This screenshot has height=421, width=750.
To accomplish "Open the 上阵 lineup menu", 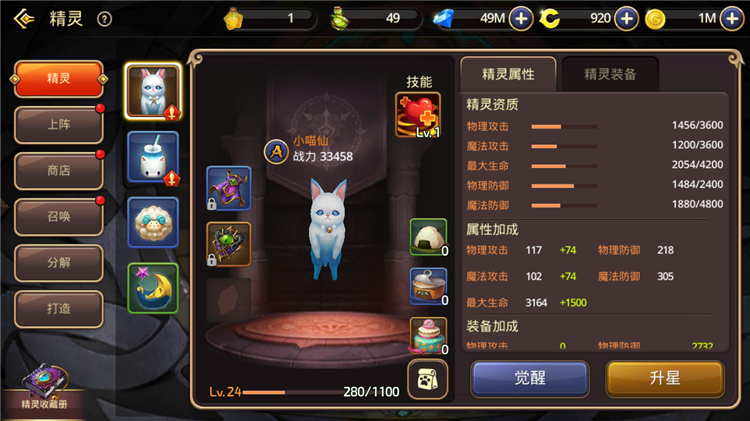I will 59,125.
